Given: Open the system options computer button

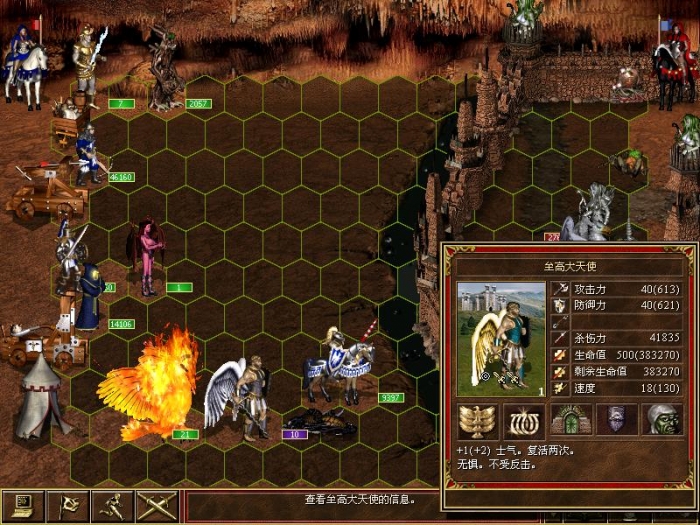Looking at the screenshot, I should coord(22,506).
